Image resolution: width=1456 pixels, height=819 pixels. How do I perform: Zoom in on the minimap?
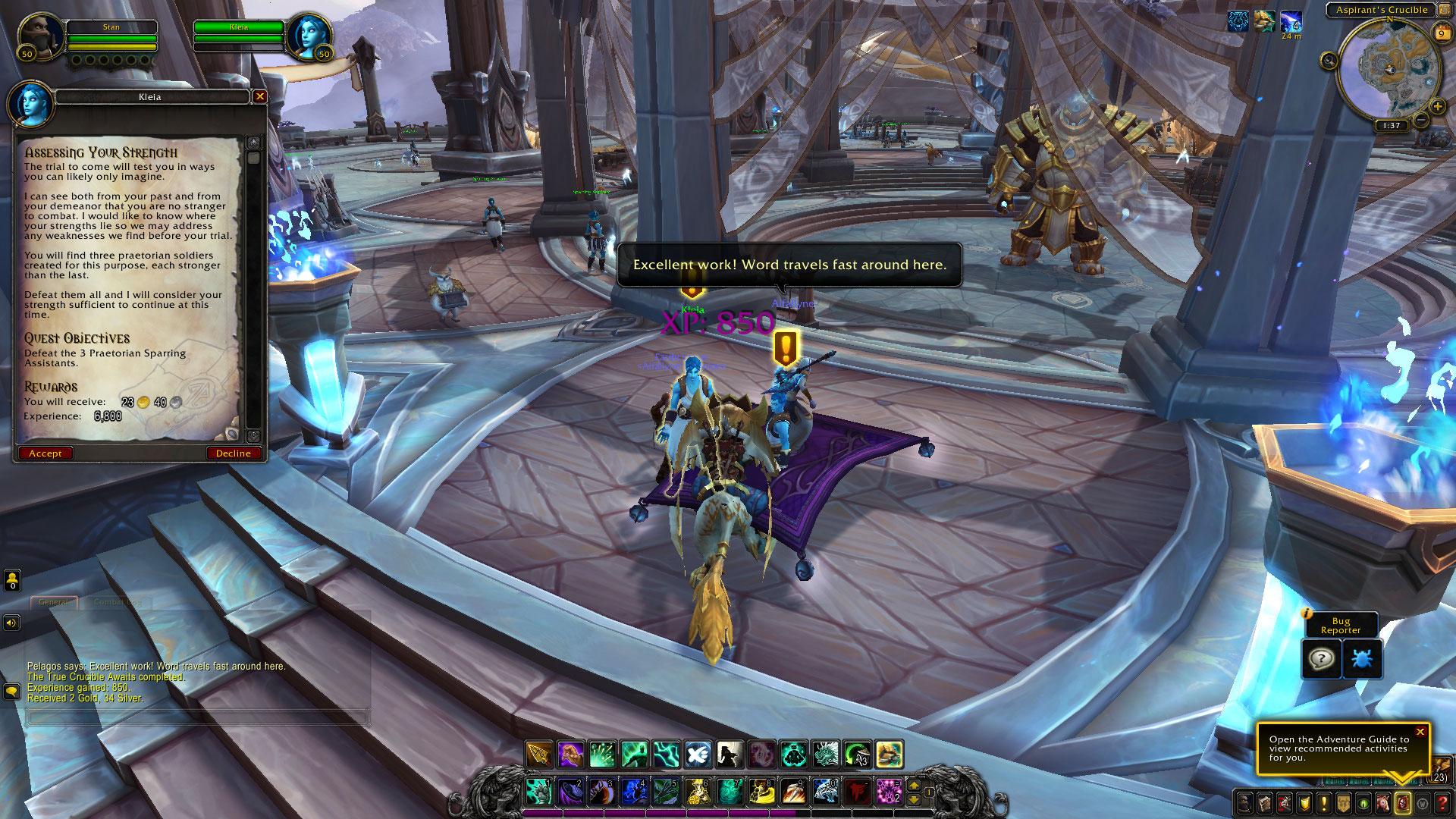[1438, 108]
